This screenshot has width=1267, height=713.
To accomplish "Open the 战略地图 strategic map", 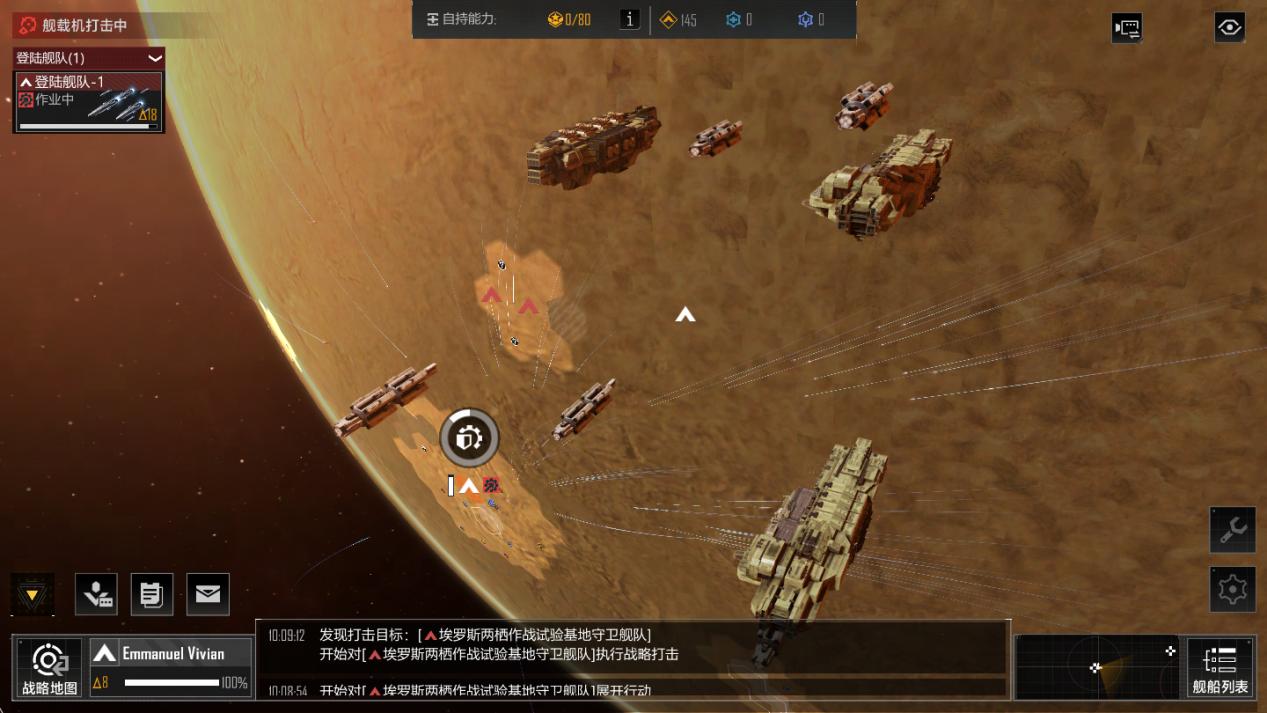I will (50, 667).
